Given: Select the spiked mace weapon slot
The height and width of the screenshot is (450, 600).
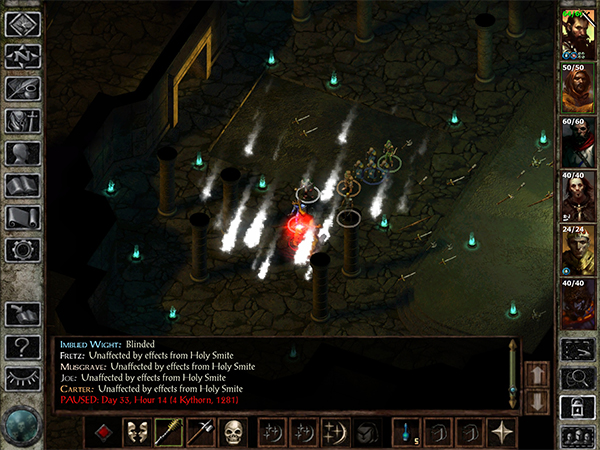Looking at the screenshot, I should pyautogui.click(x=169, y=432).
